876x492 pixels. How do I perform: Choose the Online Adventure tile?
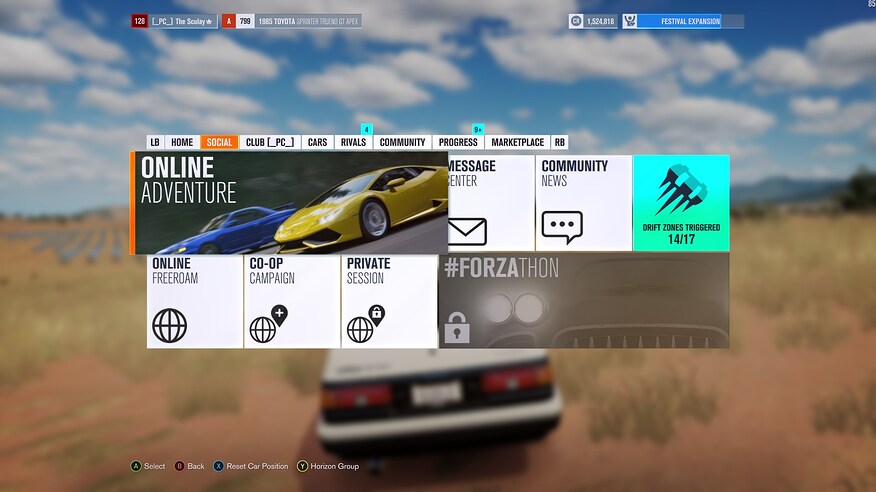(x=290, y=204)
